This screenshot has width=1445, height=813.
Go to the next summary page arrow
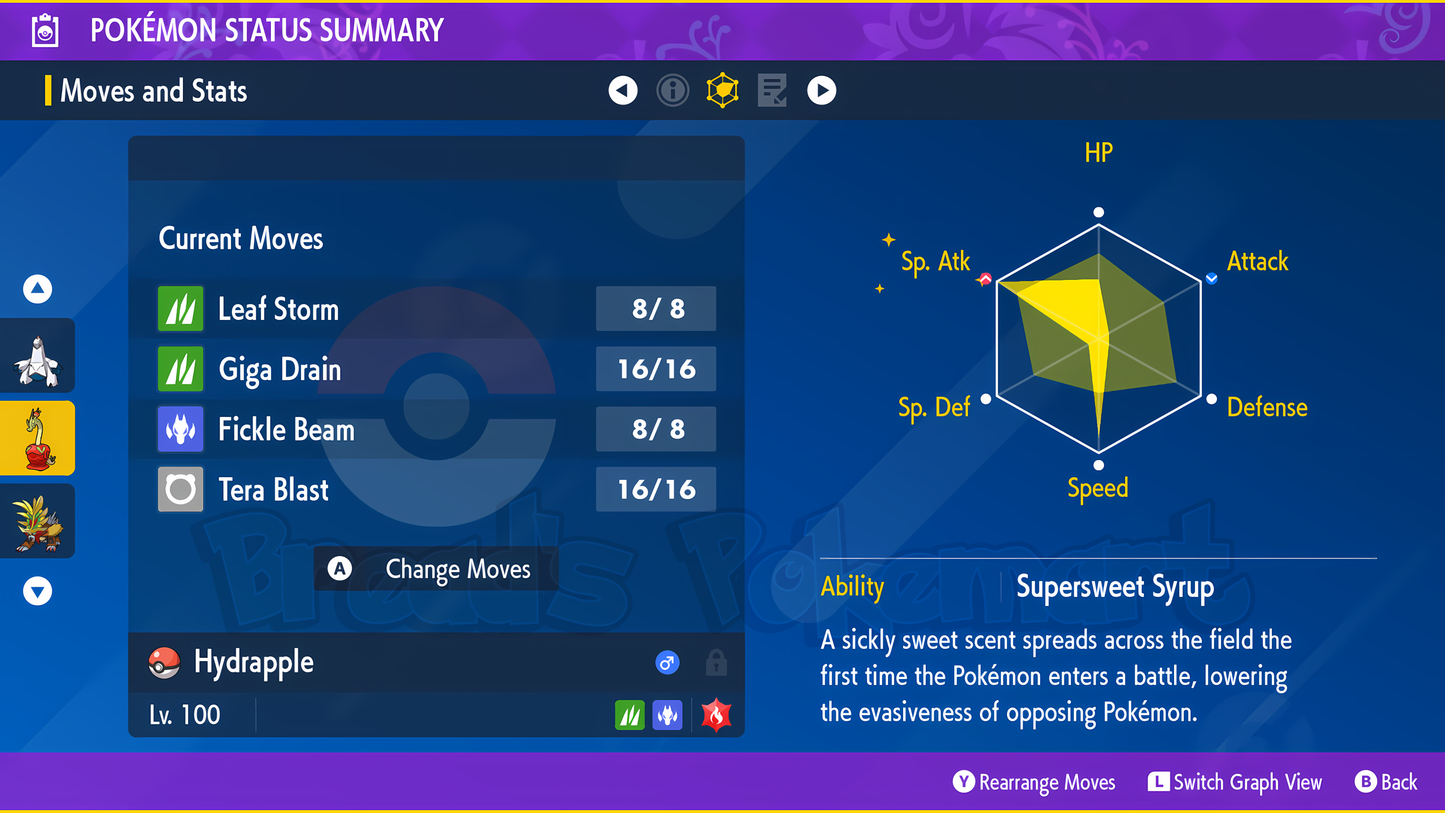822,91
